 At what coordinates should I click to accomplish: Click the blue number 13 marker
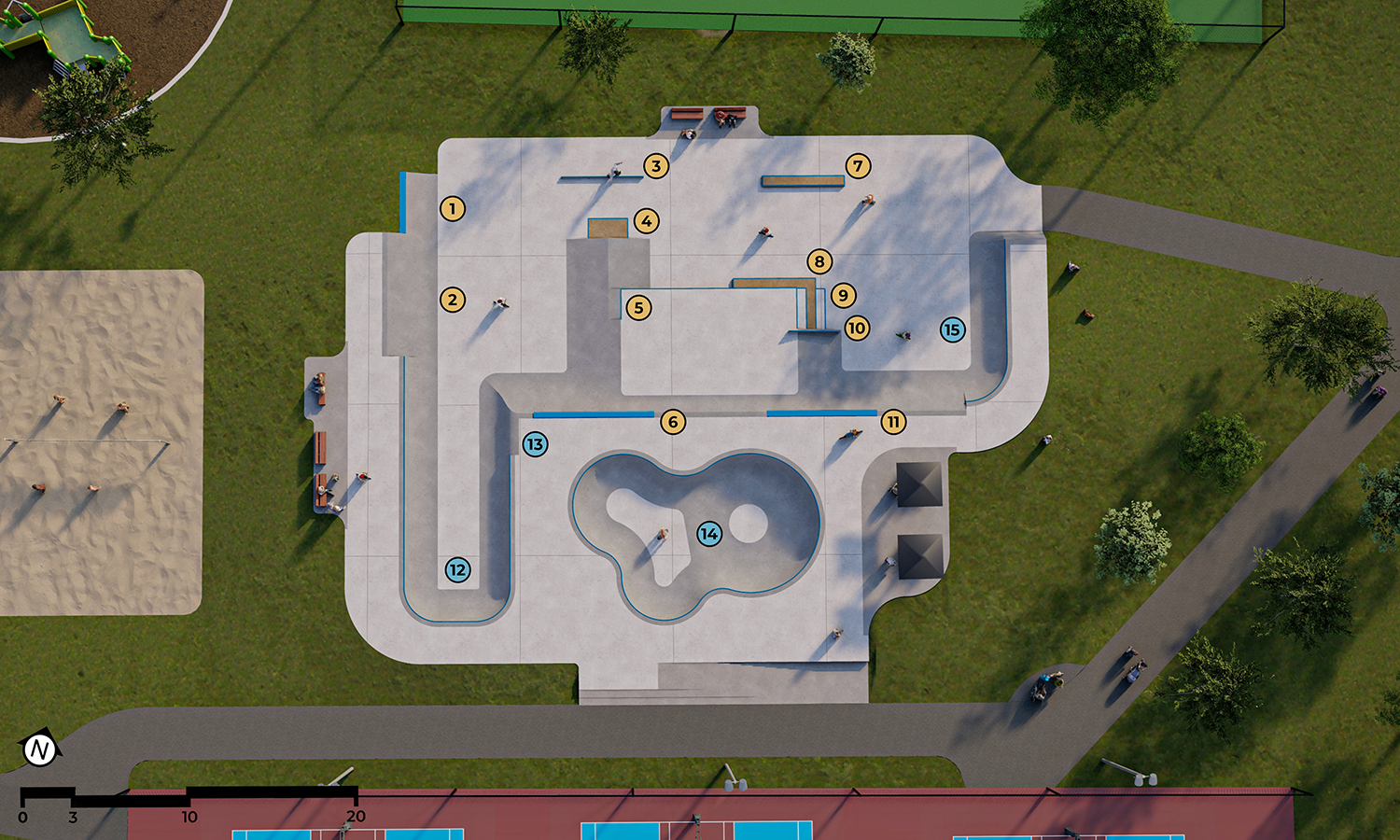coord(535,444)
